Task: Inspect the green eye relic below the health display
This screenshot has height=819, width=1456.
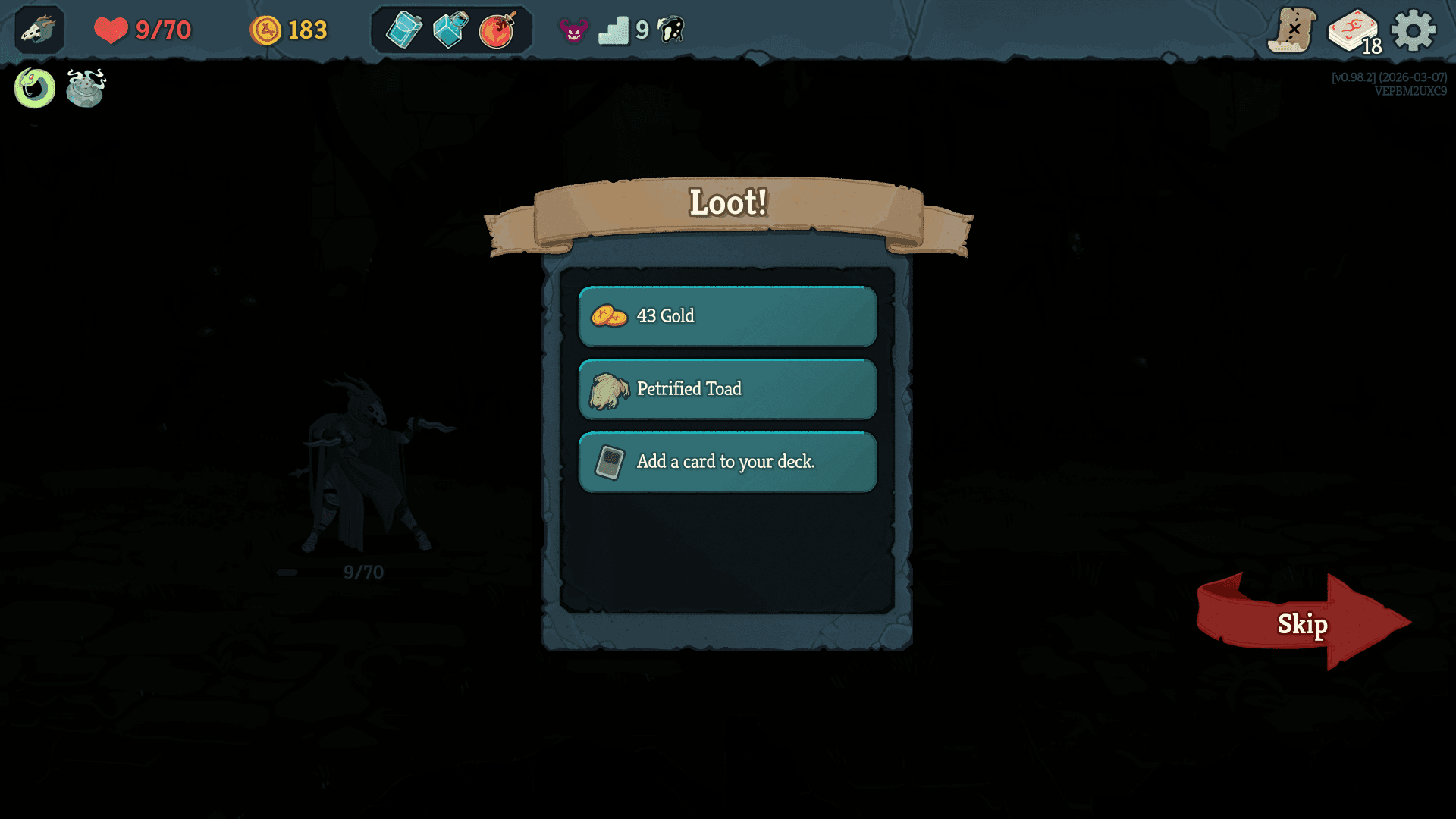Action: (x=33, y=88)
